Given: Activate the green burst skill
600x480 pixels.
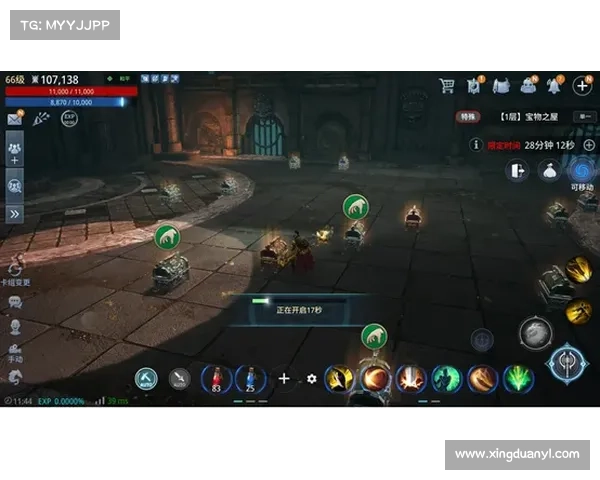Looking at the screenshot, I should 518,379.
